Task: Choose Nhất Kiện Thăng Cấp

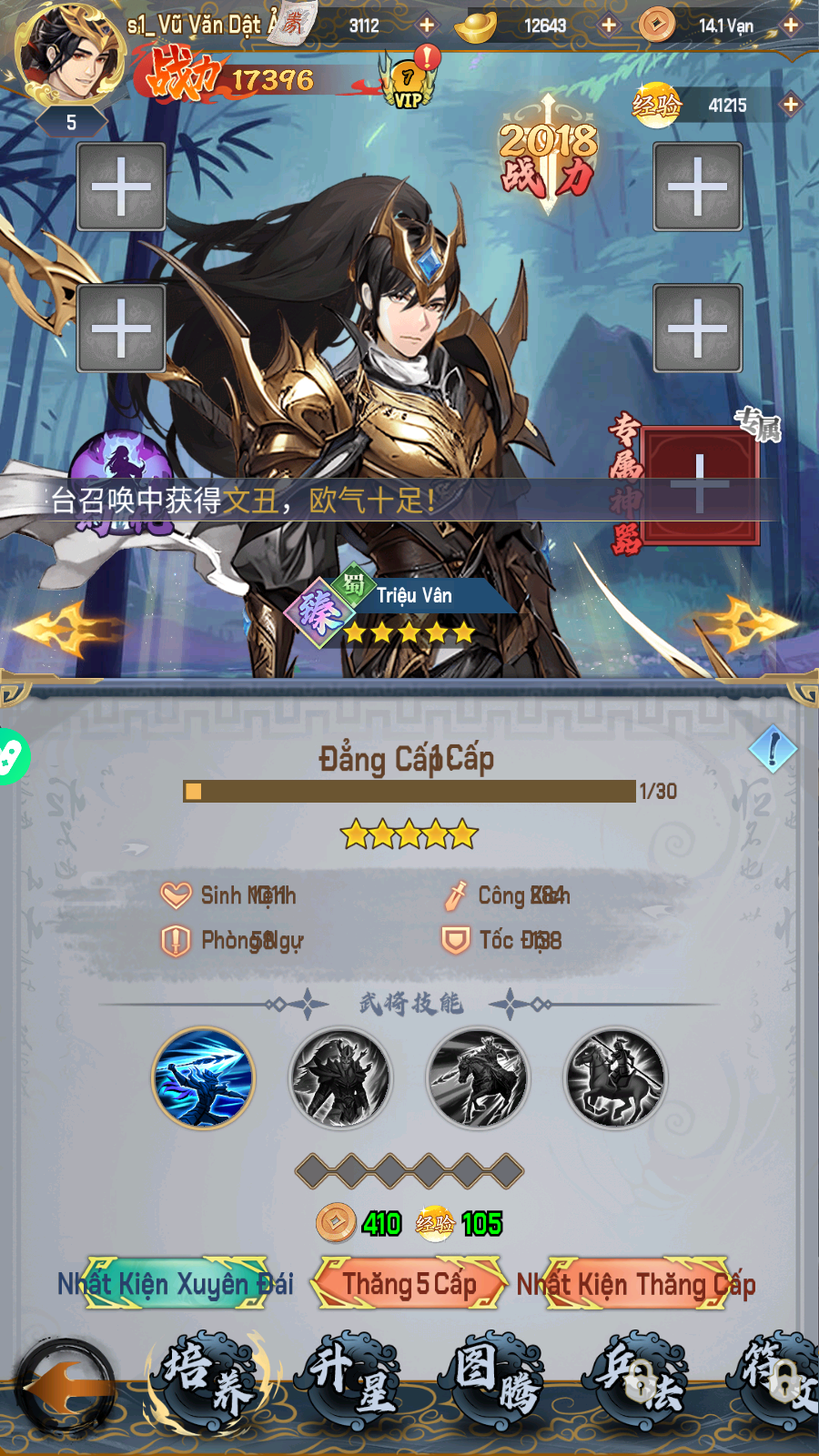Action: [x=637, y=1283]
